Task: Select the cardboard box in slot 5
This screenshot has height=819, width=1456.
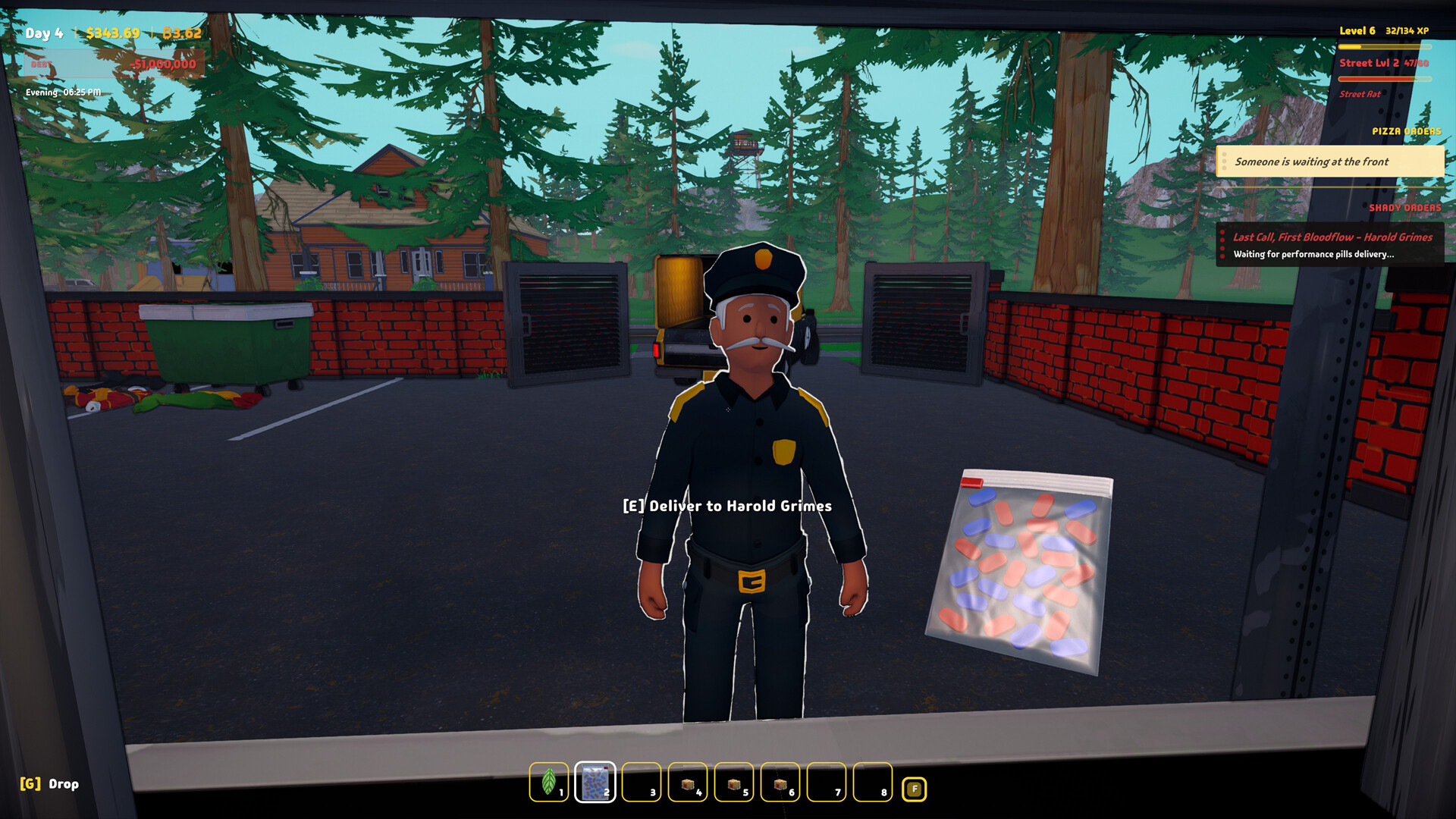Action: [734, 782]
